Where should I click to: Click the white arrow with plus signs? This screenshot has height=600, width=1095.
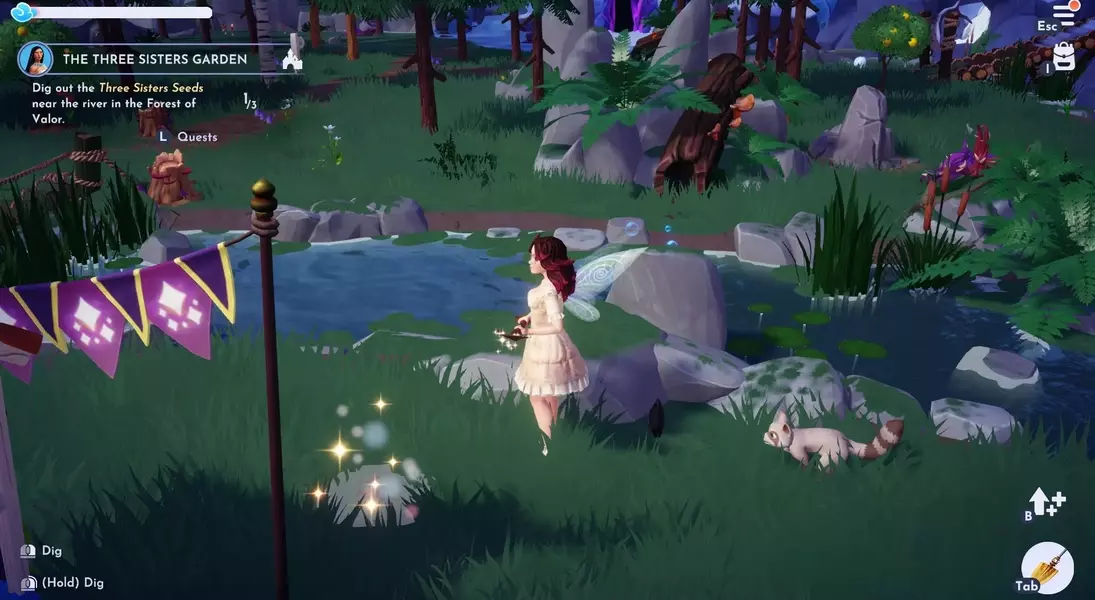click(x=1046, y=503)
